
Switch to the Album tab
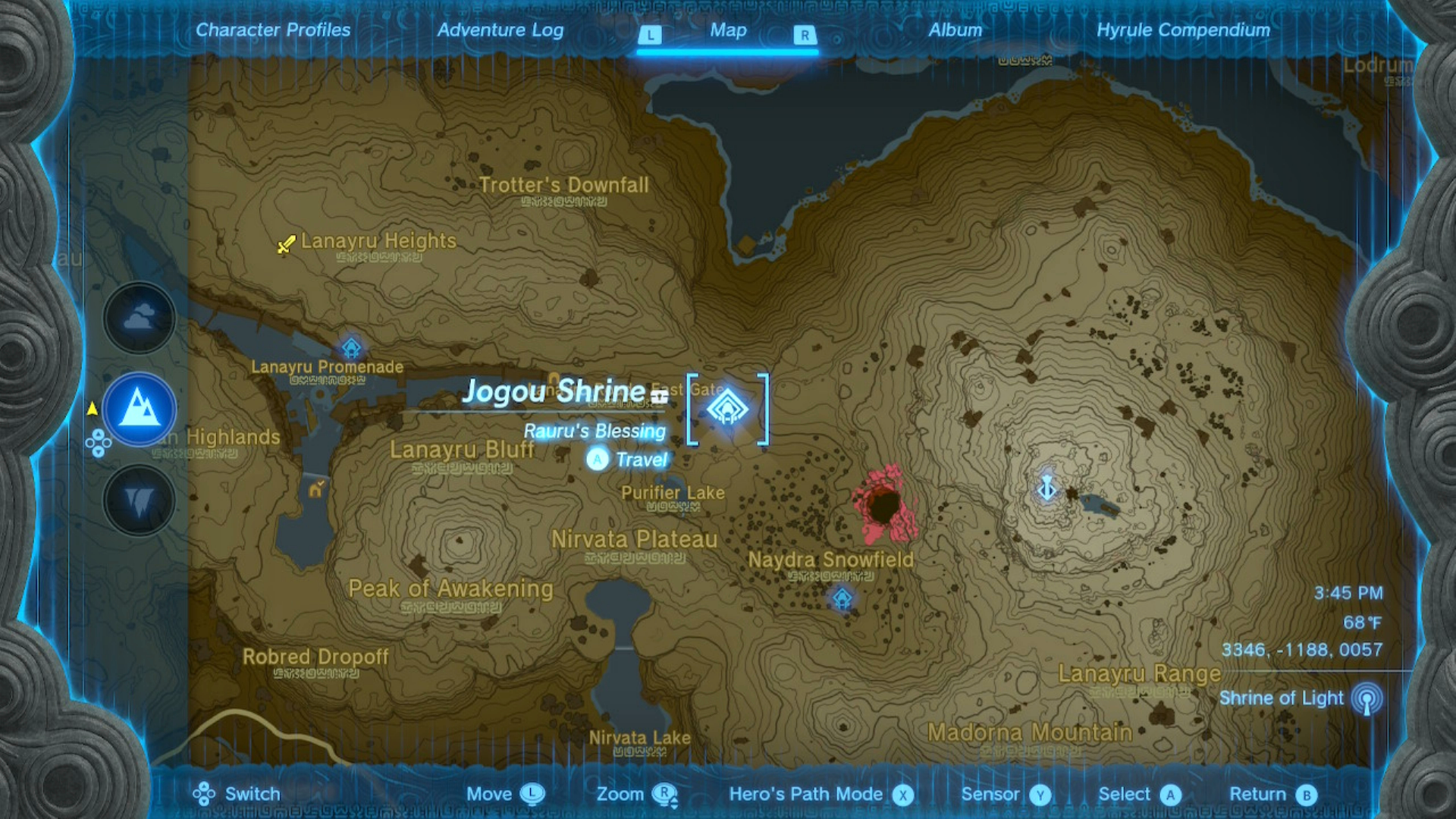coord(955,30)
